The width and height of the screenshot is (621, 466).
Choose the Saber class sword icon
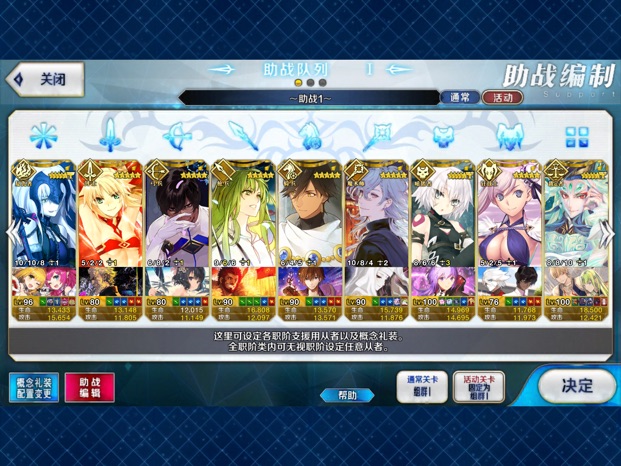pyautogui.click(x=108, y=135)
